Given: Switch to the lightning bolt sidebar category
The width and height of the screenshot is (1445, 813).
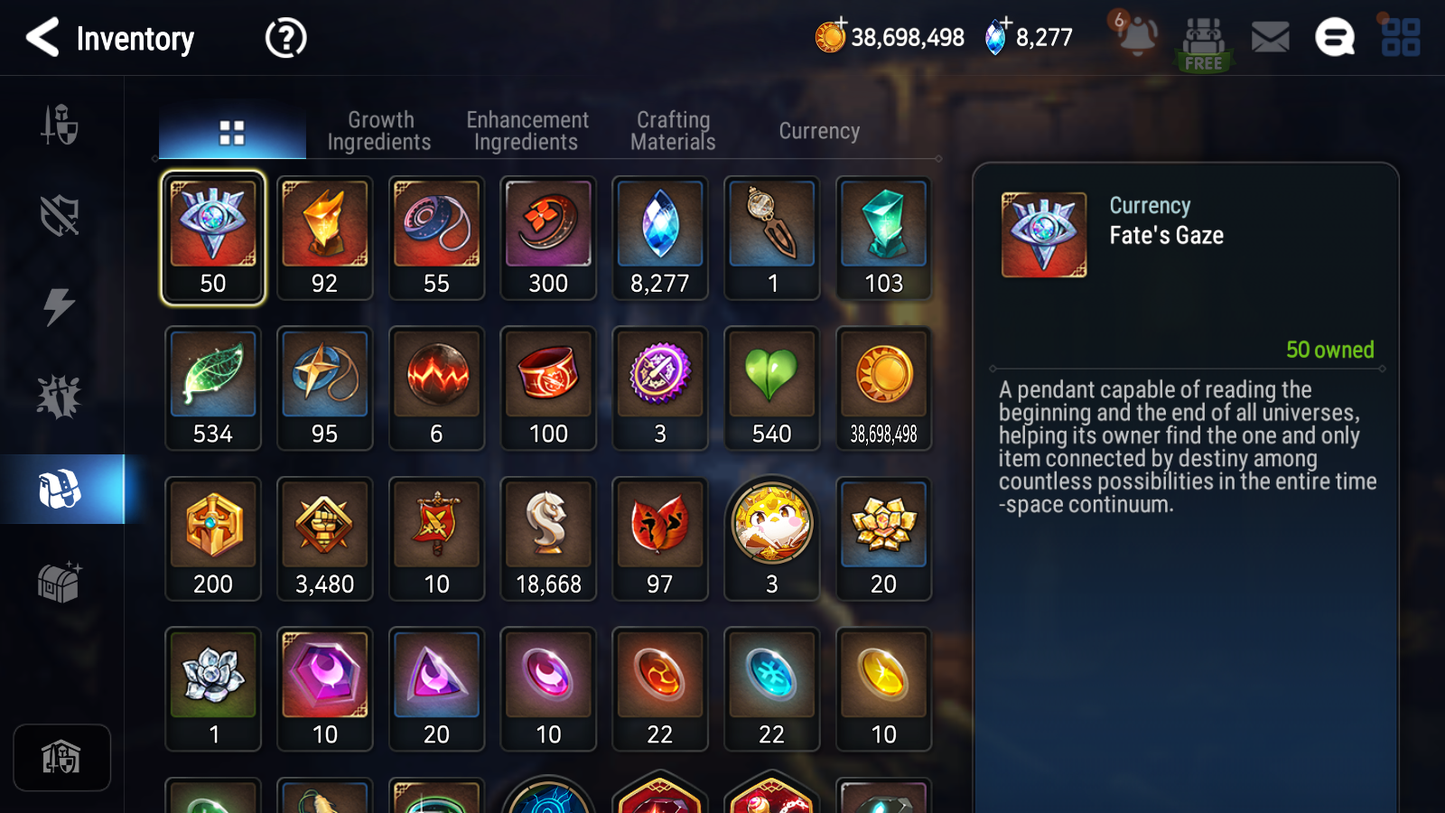Looking at the screenshot, I should (x=60, y=306).
